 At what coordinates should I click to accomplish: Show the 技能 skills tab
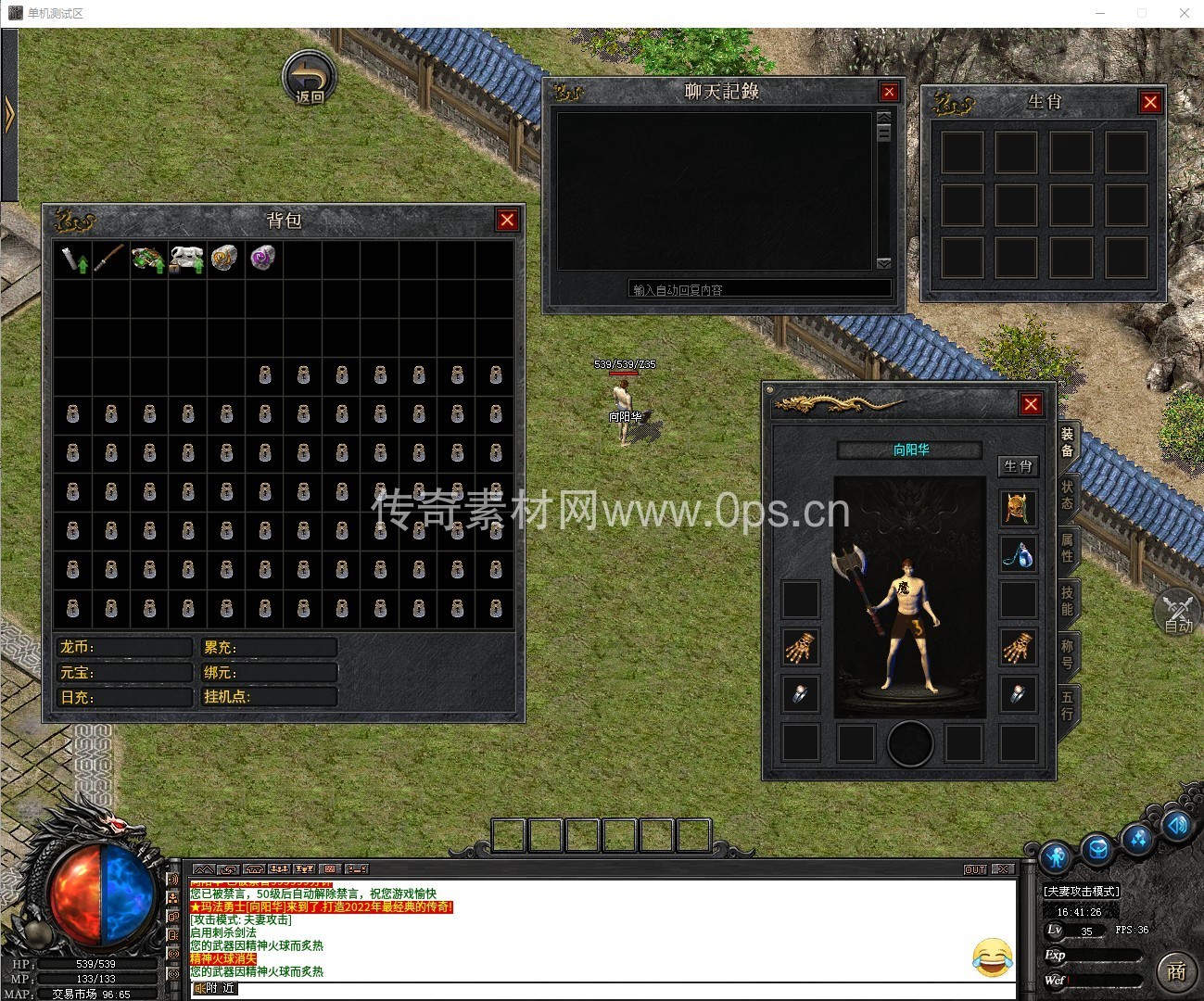click(1068, 601)
